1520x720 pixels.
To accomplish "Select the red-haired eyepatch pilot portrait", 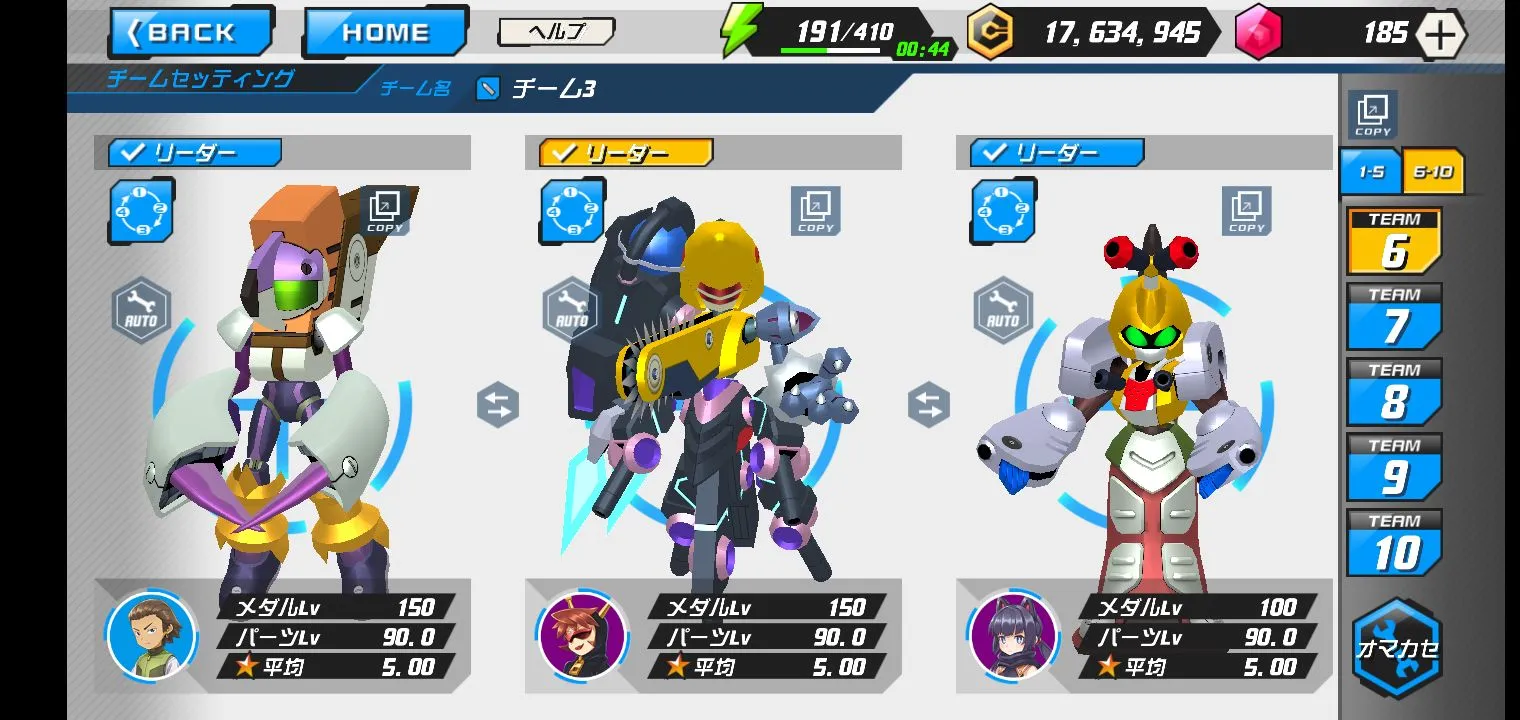I will coord(582,636).
